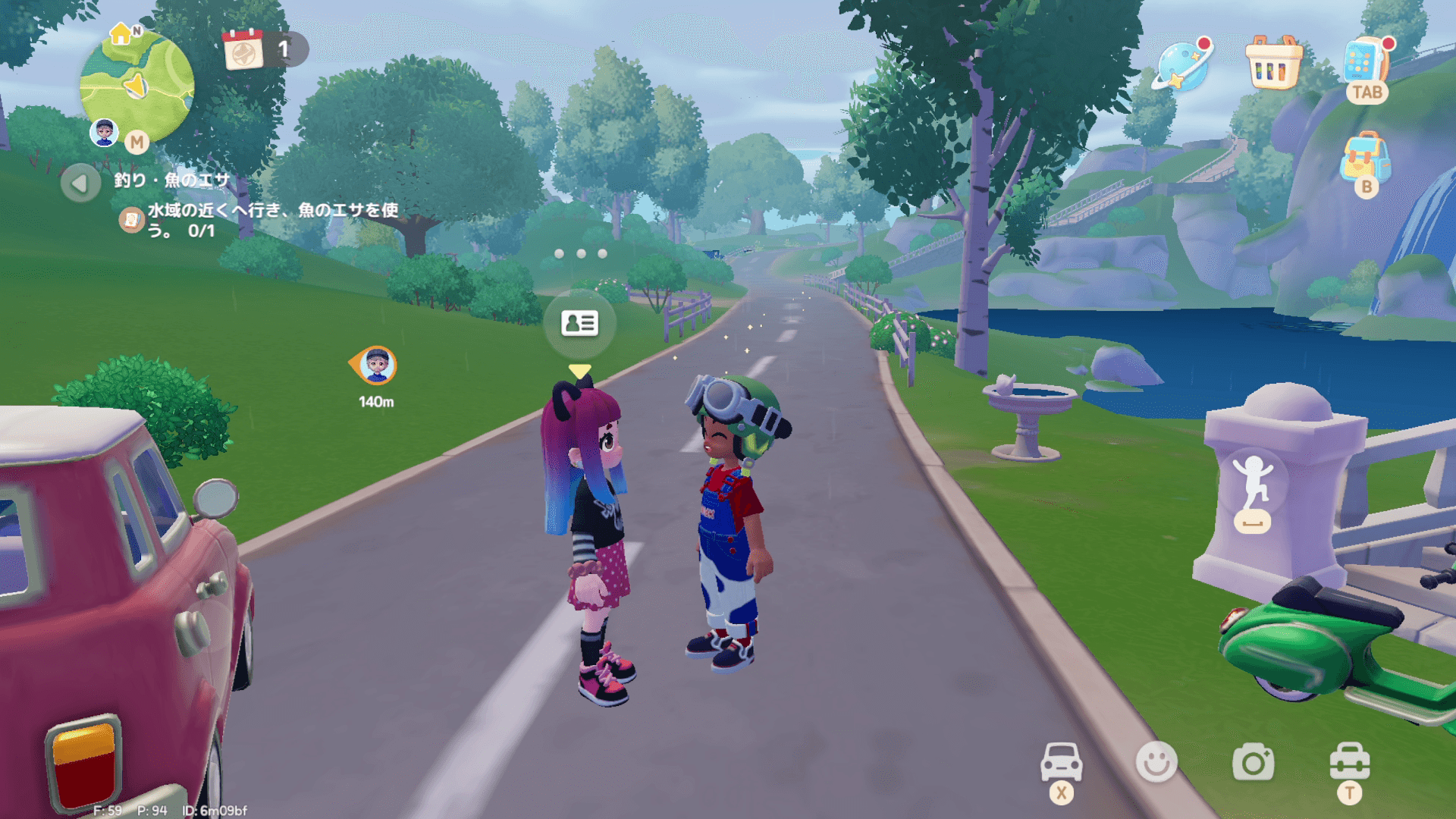This screenshot has width=1456, height=819.
Task: Collapse the quest tracker with left arrow
Action: (x=80, y=183)
